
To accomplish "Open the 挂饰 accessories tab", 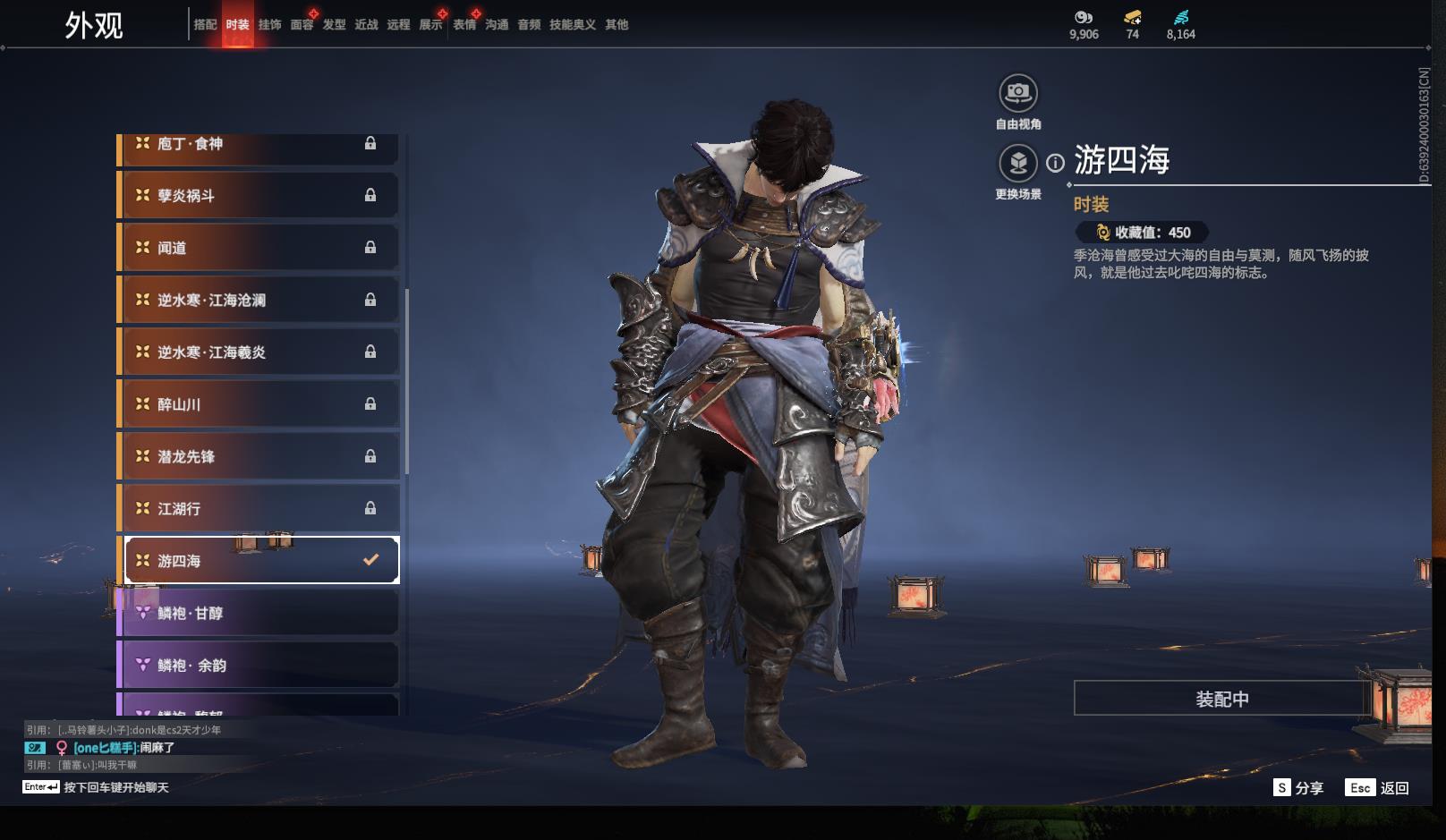I will 269,25.
